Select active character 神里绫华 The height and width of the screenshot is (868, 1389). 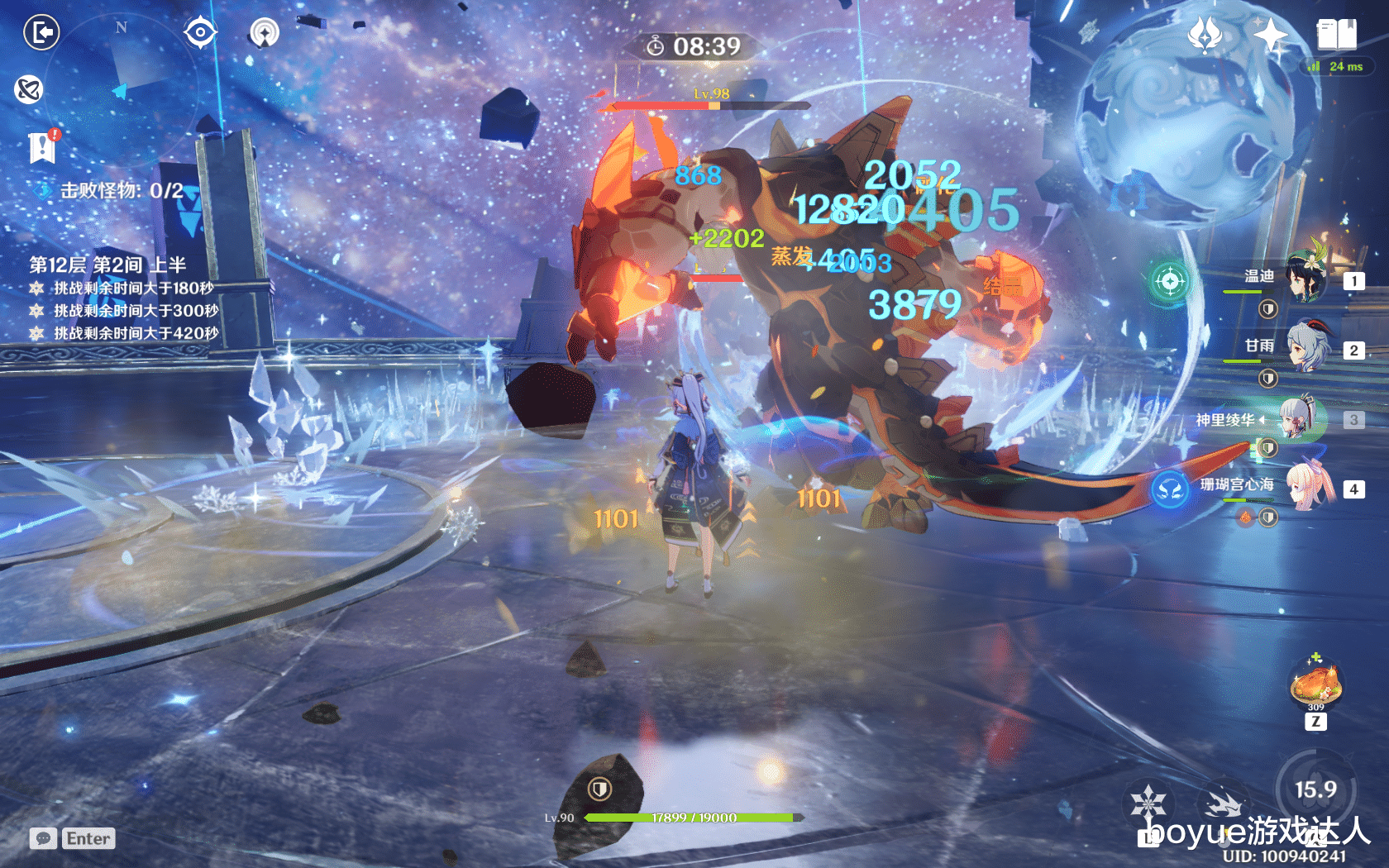pyautogui.click(x=1302, y=419)
